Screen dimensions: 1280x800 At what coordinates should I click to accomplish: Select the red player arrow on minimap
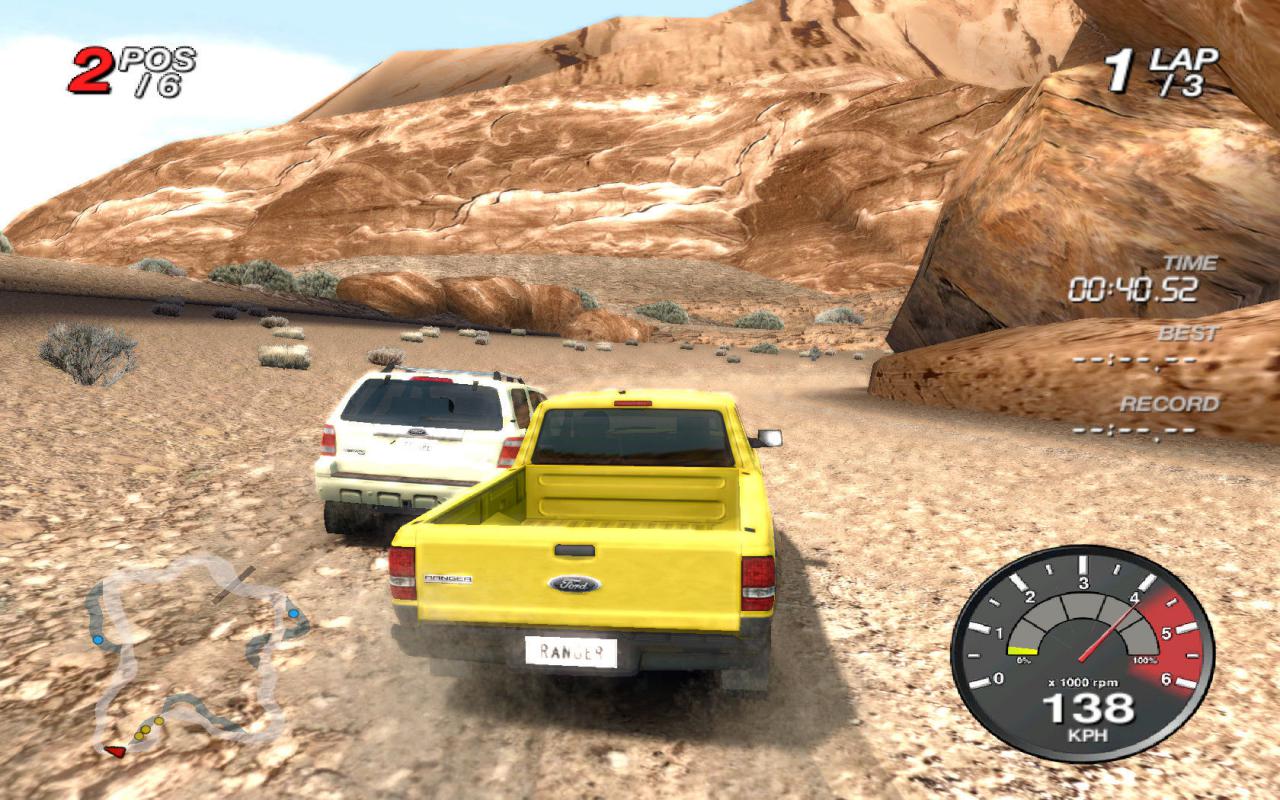tap(116, 749)
